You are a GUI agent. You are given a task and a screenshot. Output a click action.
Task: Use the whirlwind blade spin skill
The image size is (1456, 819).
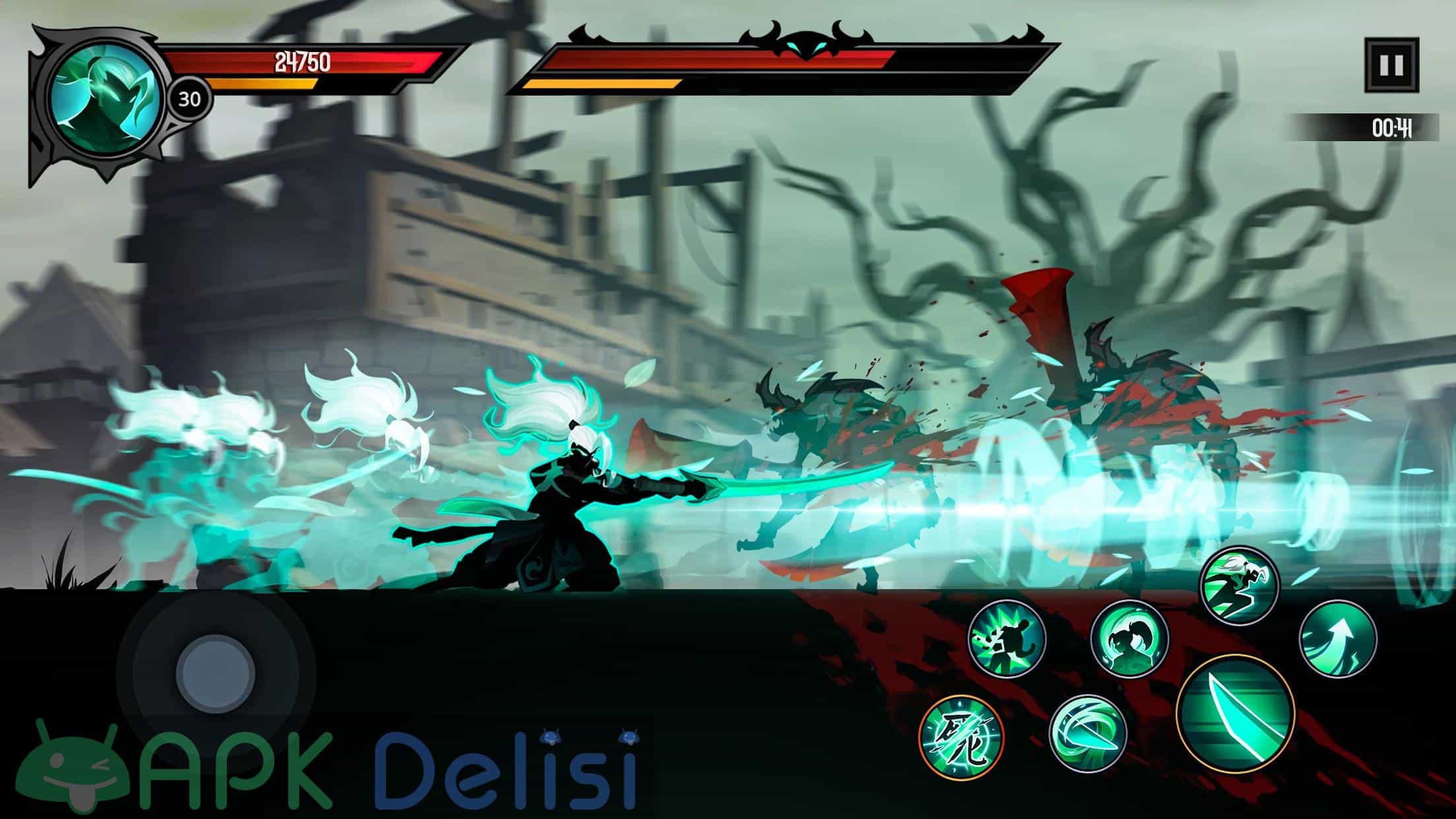tap(1087, 735)
